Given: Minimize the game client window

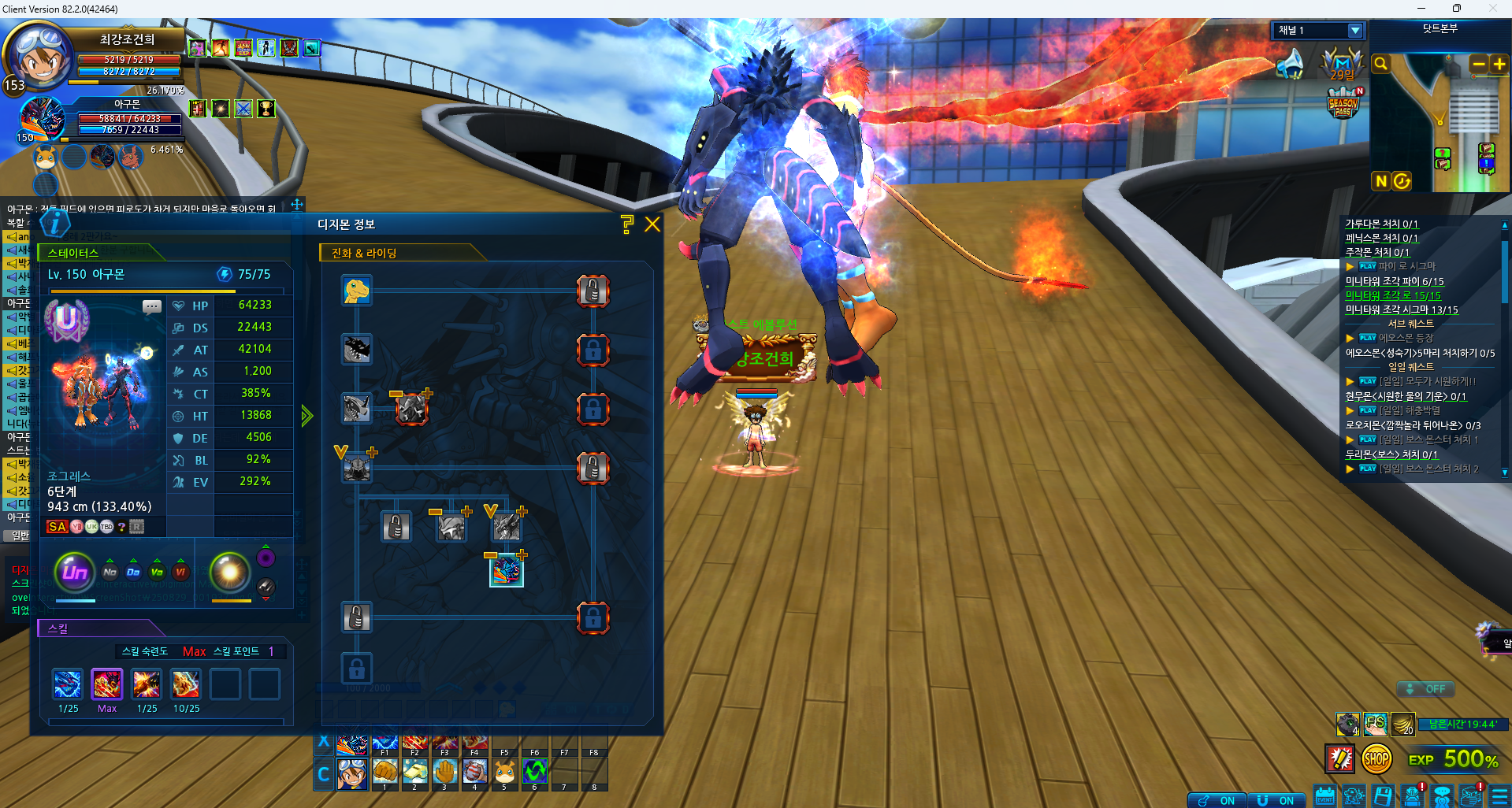Looking at the screenshot, I should (x=1421, y=9).
